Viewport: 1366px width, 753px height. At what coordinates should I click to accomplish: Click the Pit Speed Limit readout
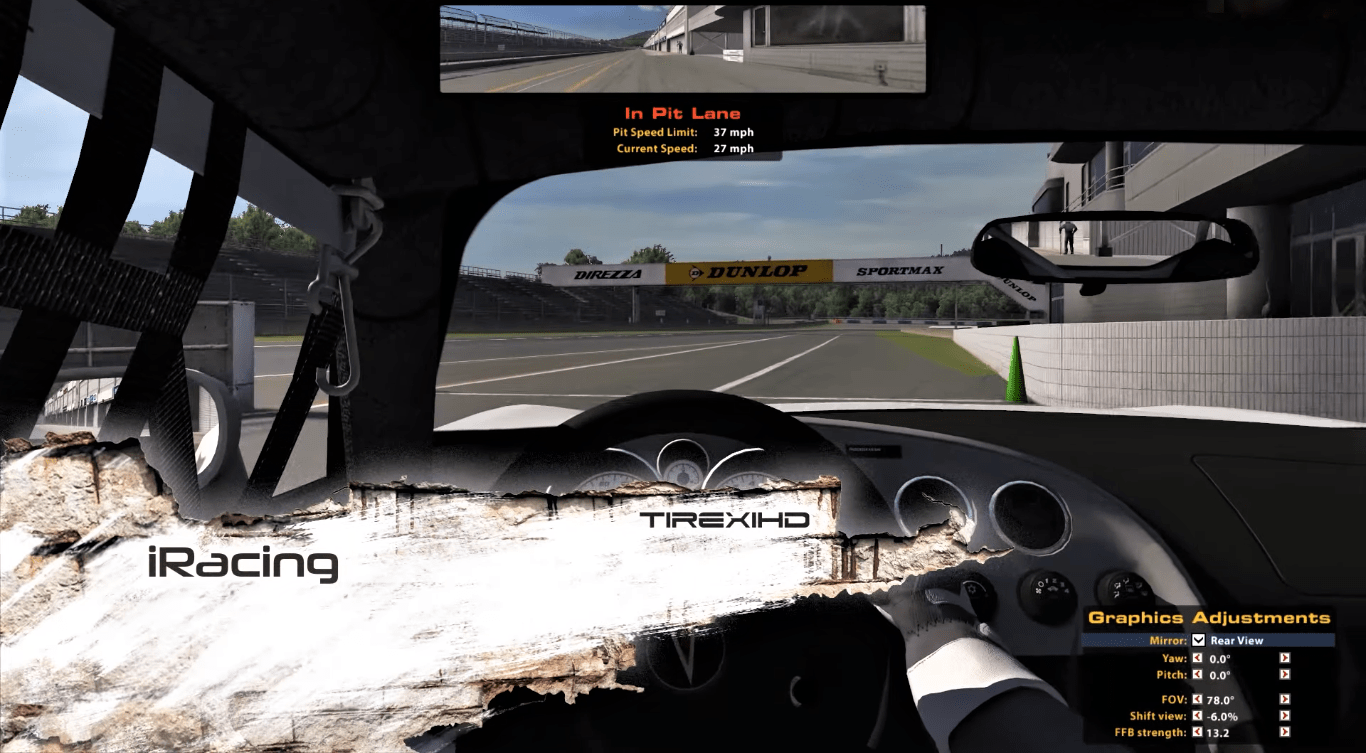pyautogui.click(x=686, y=131)
